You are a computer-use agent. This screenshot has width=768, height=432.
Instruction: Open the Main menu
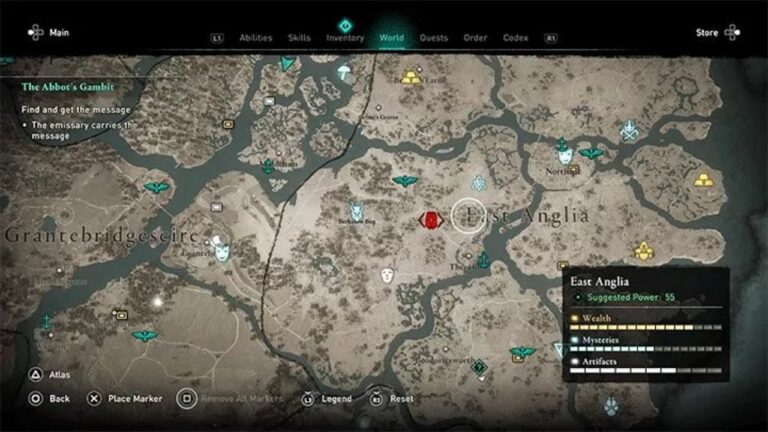coord(49,32)
